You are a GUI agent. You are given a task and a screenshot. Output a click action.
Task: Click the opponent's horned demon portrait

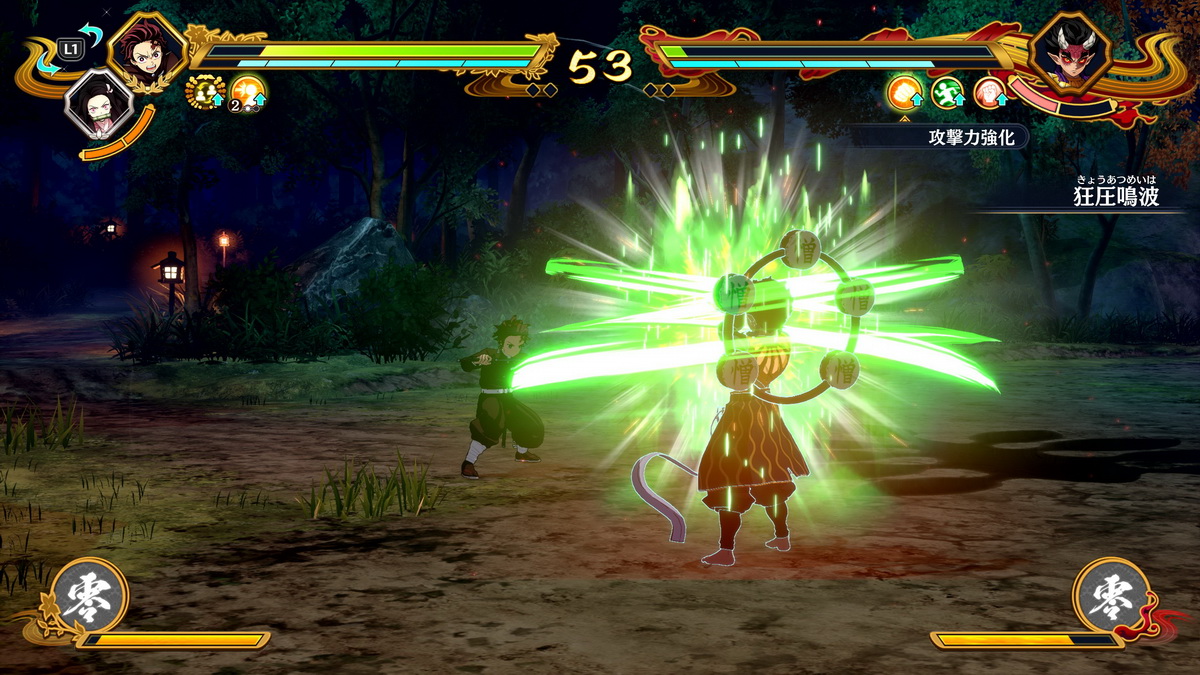[x=1071, y=52]
